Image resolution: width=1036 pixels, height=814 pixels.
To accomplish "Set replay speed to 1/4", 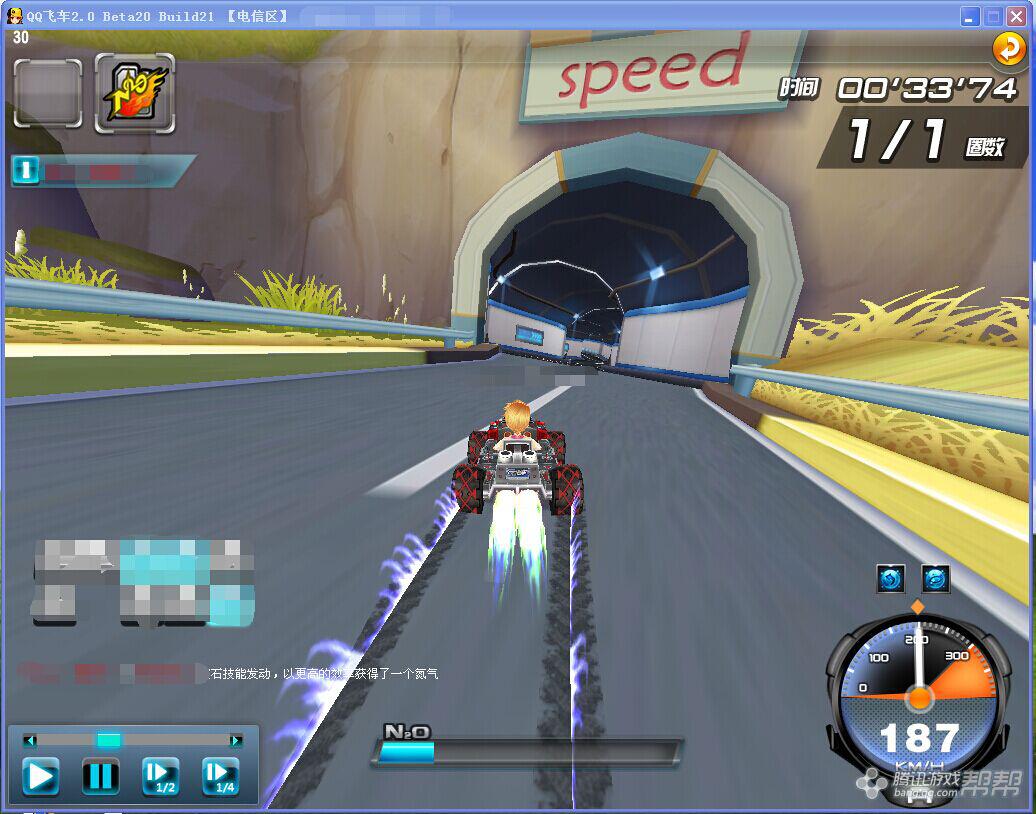I will click(x=220, y=776).
